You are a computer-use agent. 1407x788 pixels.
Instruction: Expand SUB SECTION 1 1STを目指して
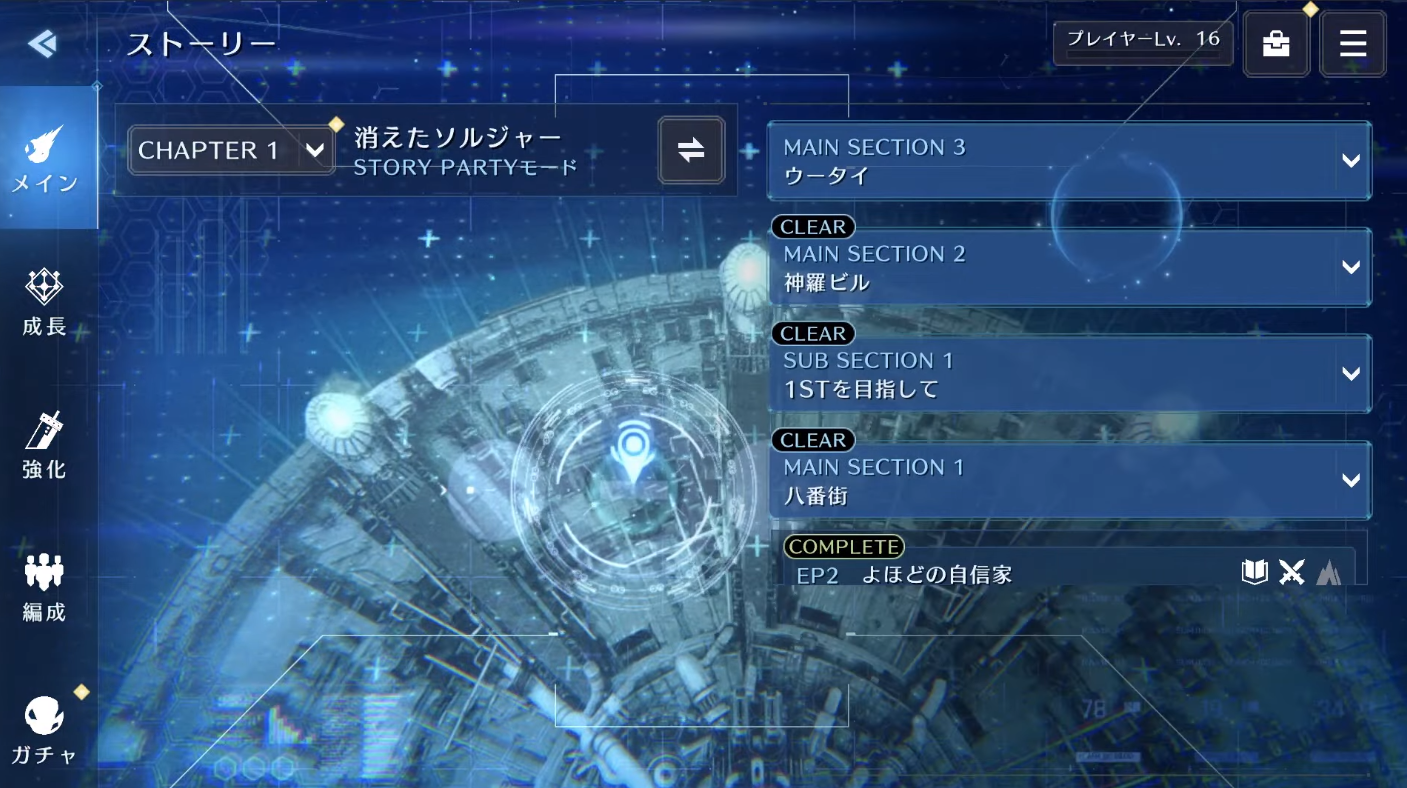tap(1070, 373)
